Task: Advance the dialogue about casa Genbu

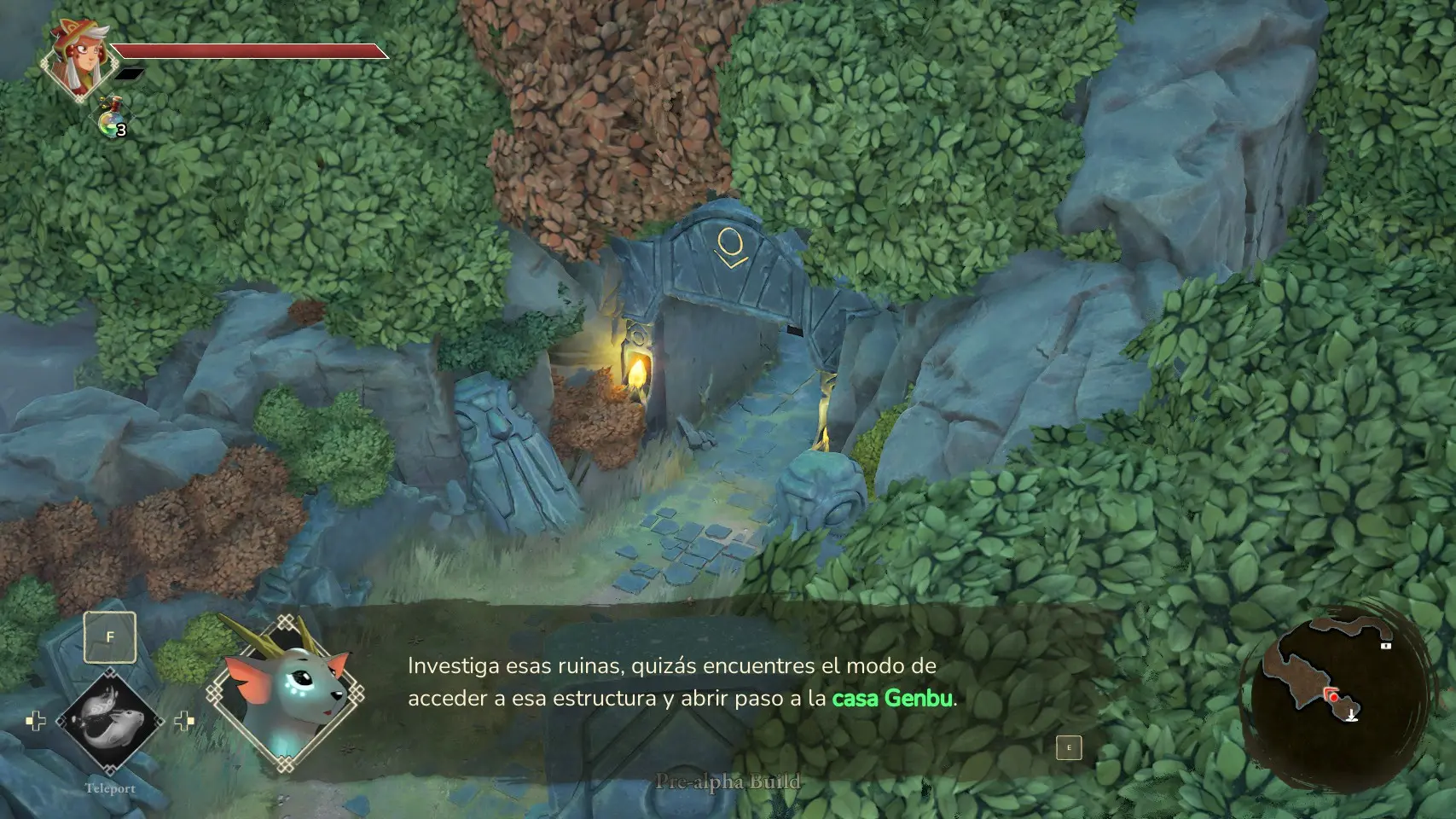Action: click(1068, 747)
